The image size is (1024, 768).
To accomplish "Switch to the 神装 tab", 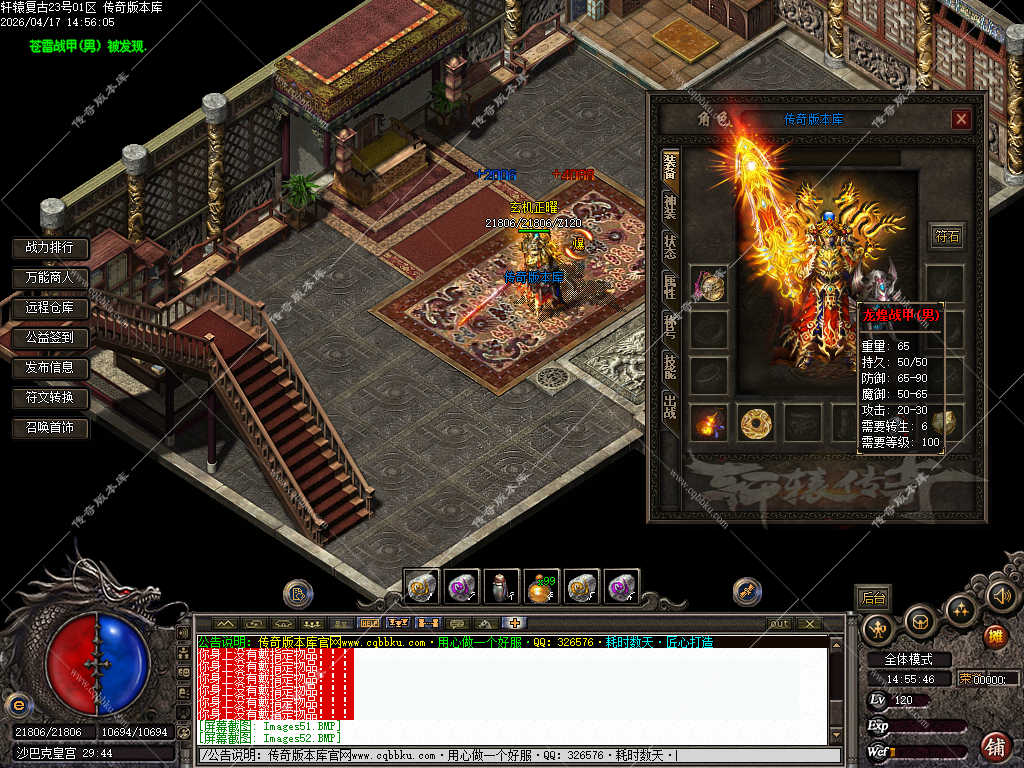I will [x=670, y=206].
